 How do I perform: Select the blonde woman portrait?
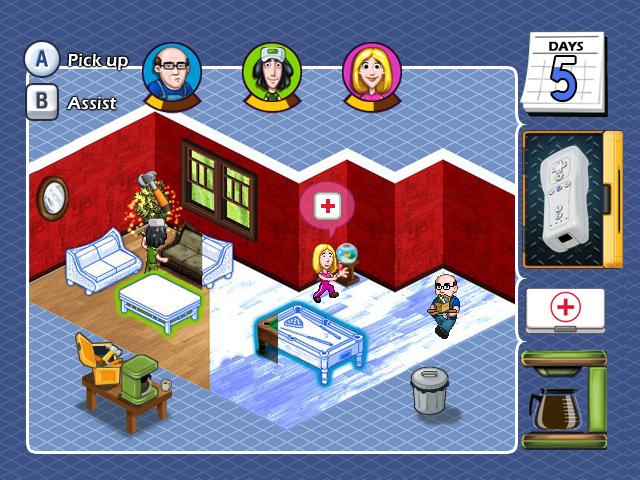[371, 72]
